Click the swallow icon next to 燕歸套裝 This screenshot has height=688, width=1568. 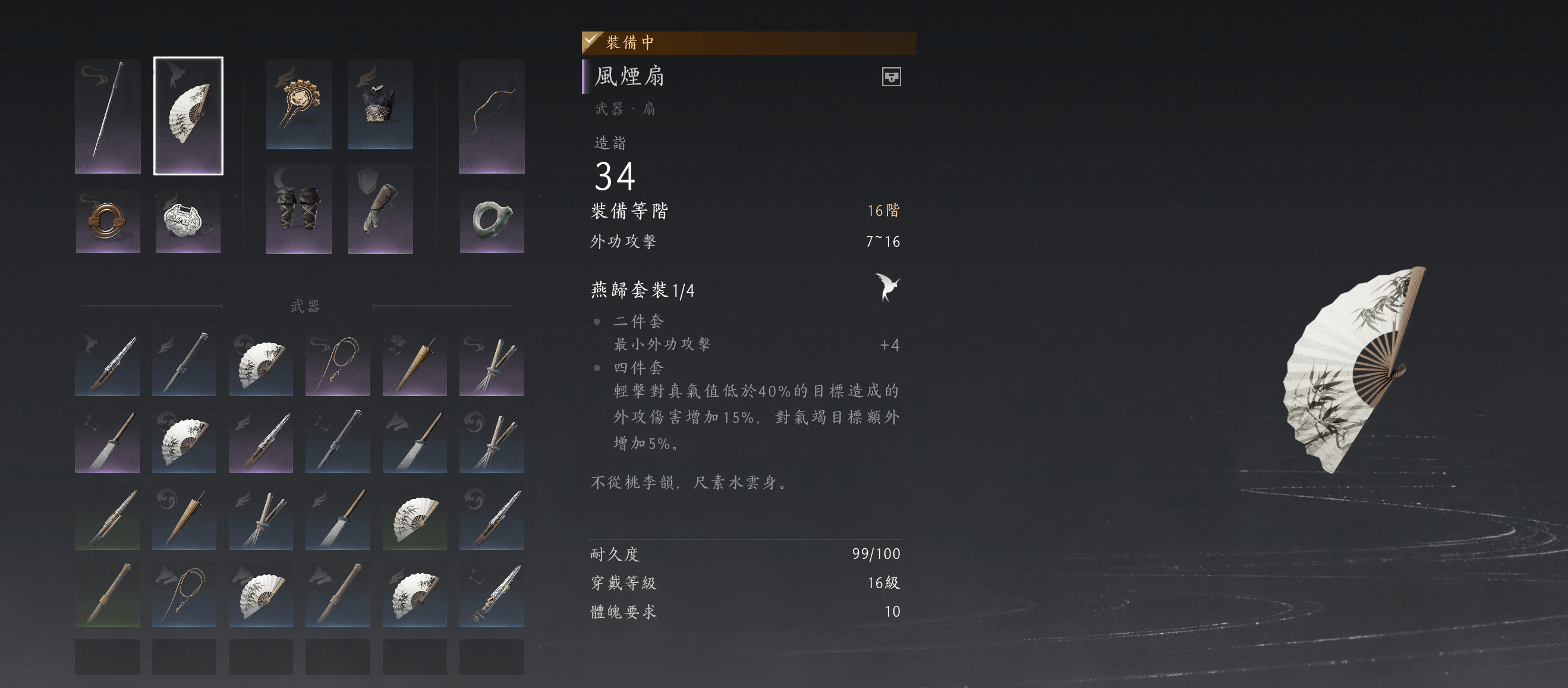point(888,287)
